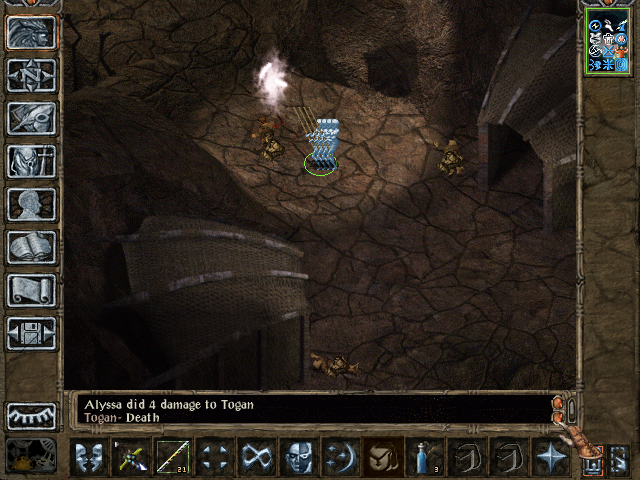Click the crescent moon action icon
Viewport: 640px width, 480px height.
click(x=340, y=457)
